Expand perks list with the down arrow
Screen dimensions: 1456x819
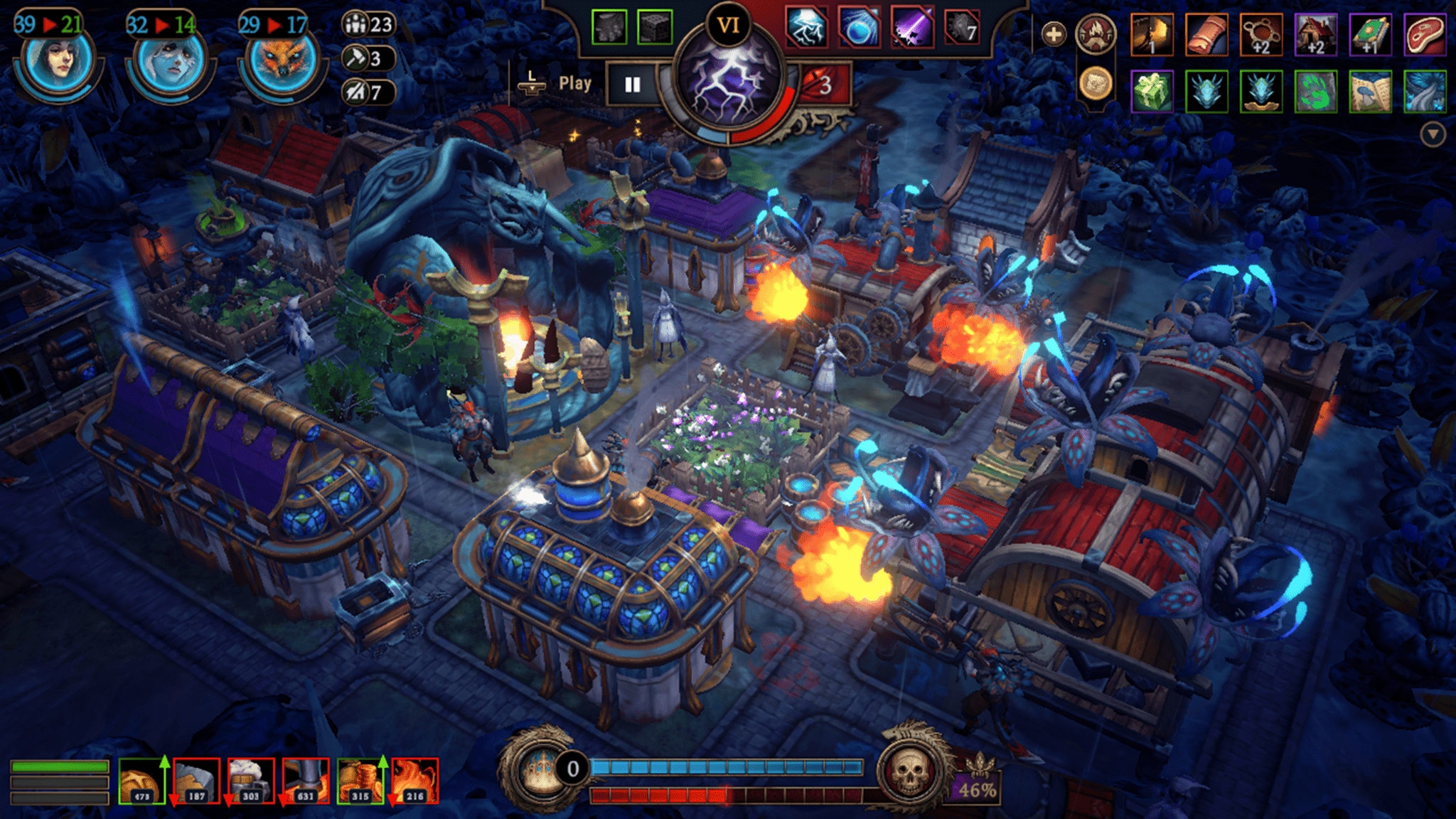[x=1433, y=134]
